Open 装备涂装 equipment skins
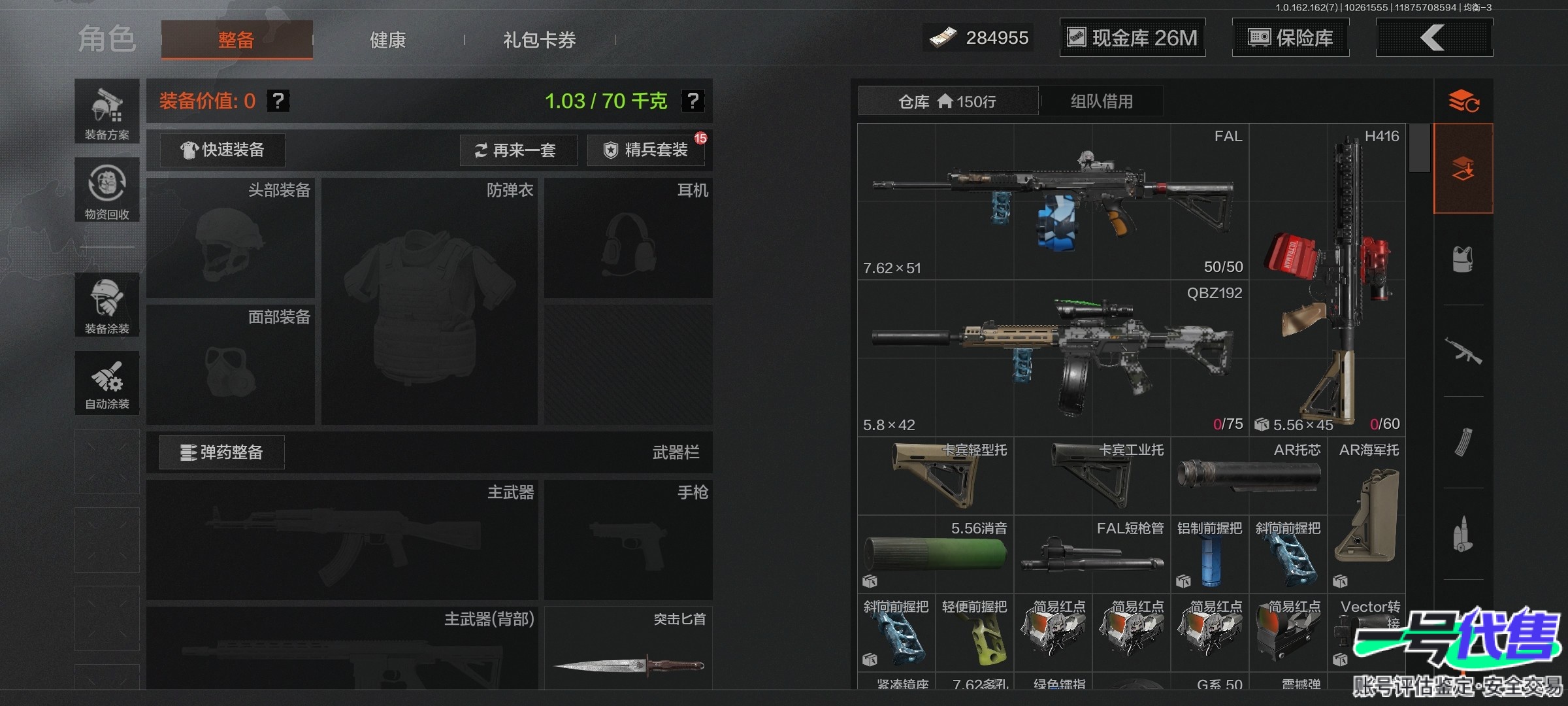This screenshot has width=1568, height=706. [x=107, y=305]
